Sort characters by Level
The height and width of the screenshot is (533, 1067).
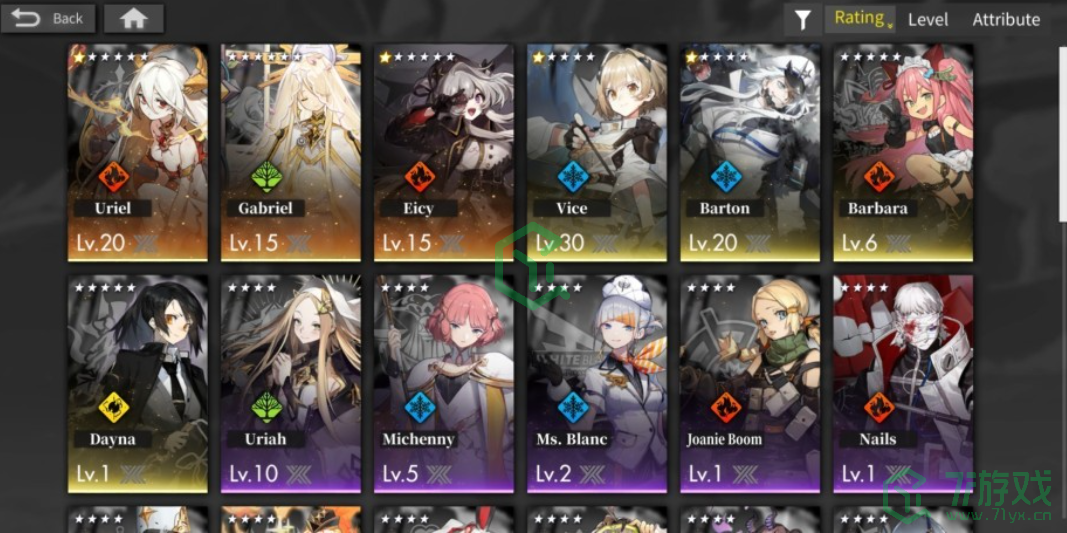[927, 19]
